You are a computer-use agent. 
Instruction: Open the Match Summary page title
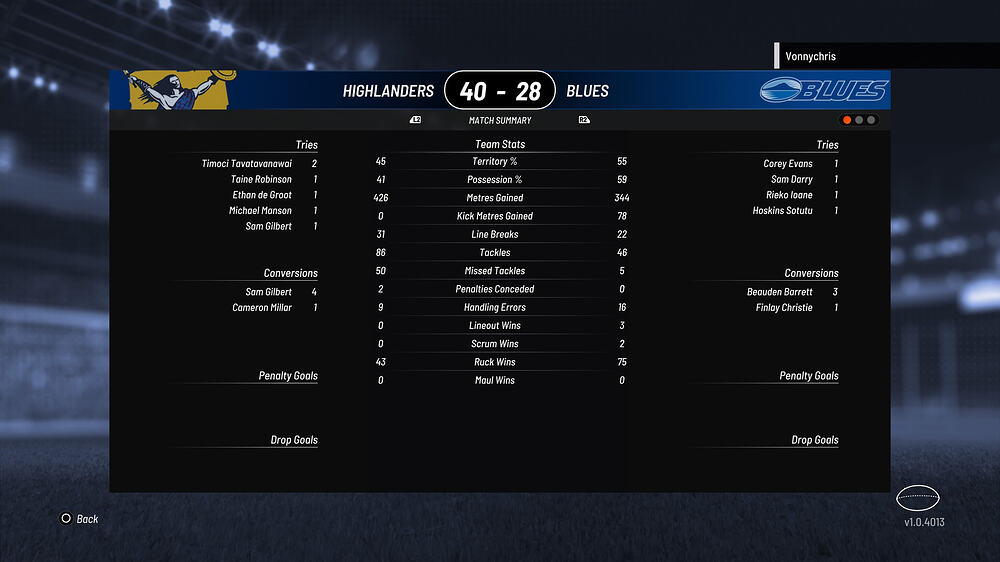point(500,120)
